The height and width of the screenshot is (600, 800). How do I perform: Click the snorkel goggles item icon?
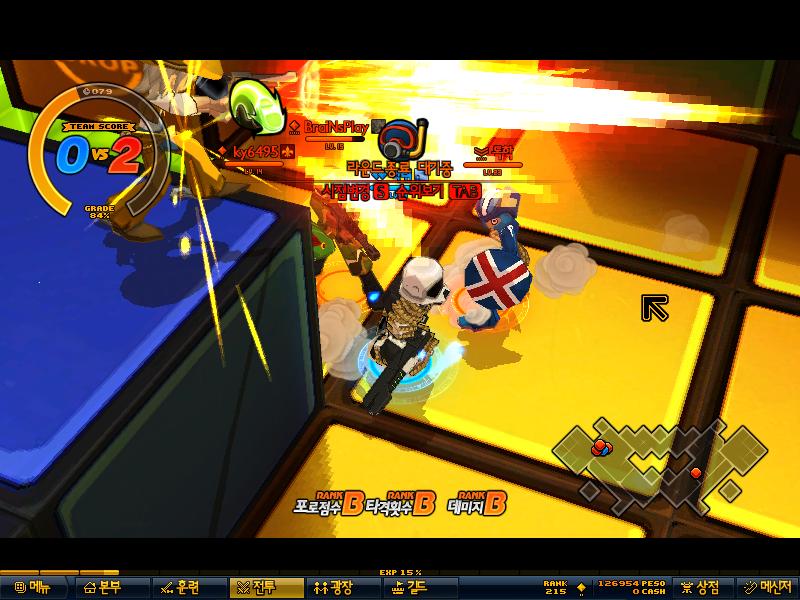(406, 137)
